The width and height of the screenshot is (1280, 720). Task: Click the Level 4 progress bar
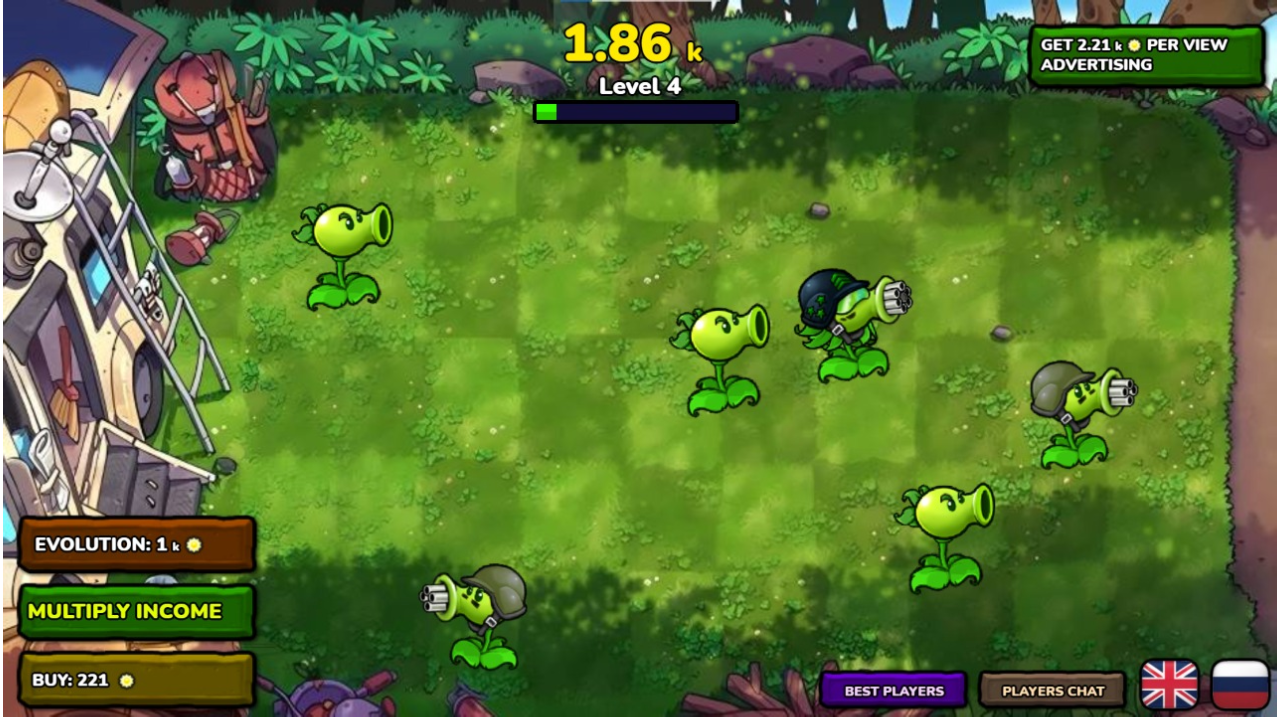point(637,112)
